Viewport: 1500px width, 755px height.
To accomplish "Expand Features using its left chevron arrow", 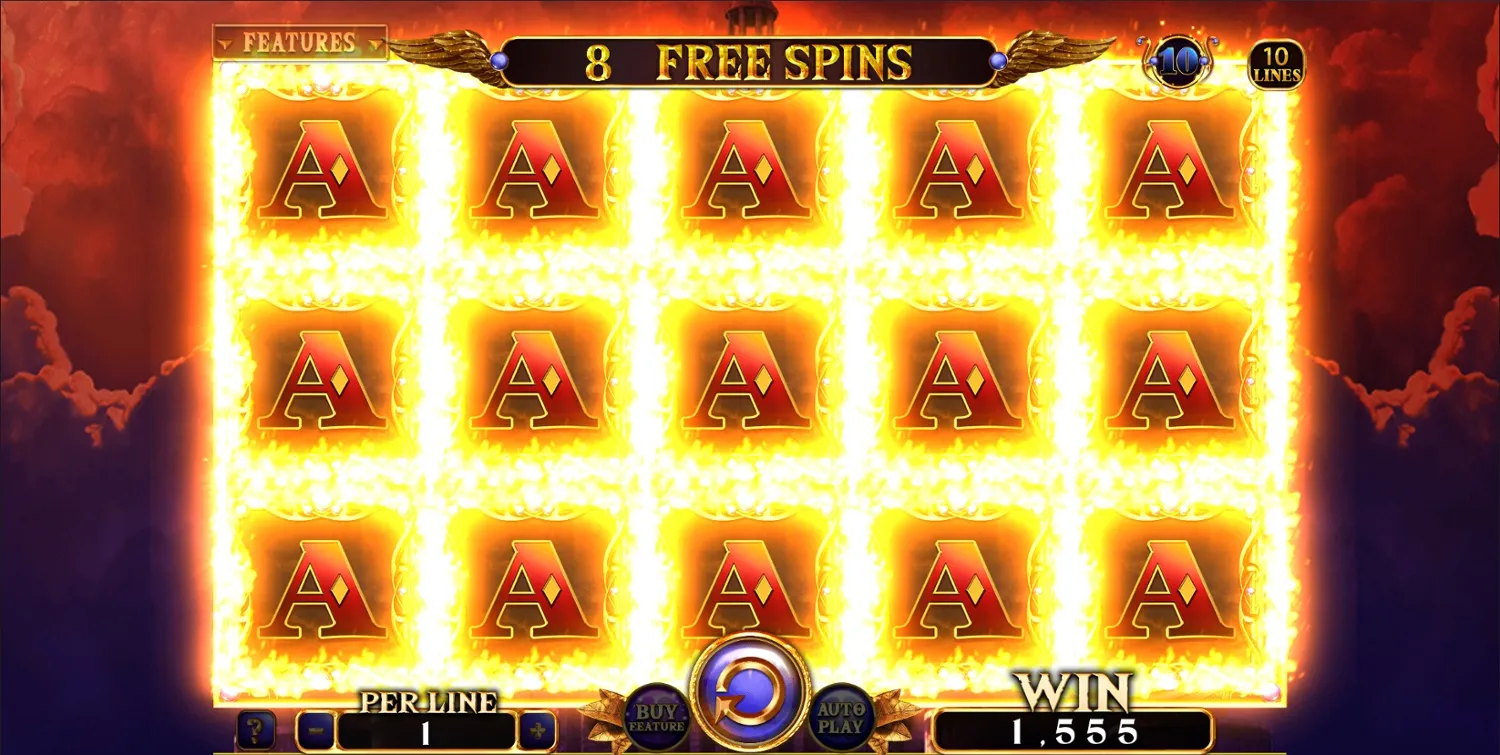I will click(226, 44).
